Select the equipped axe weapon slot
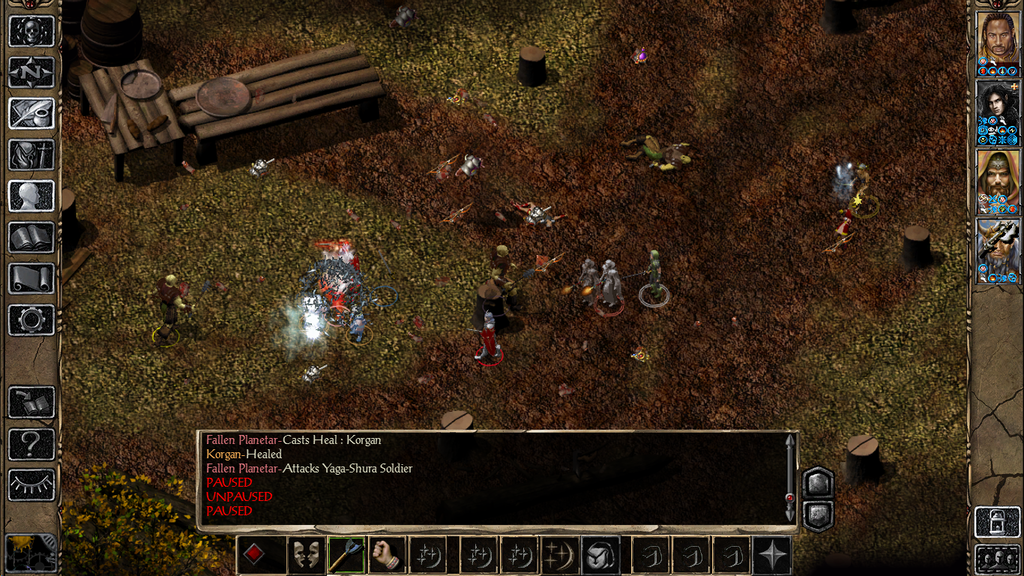The height and width of the screenshot is (576, 1024). 347,555
